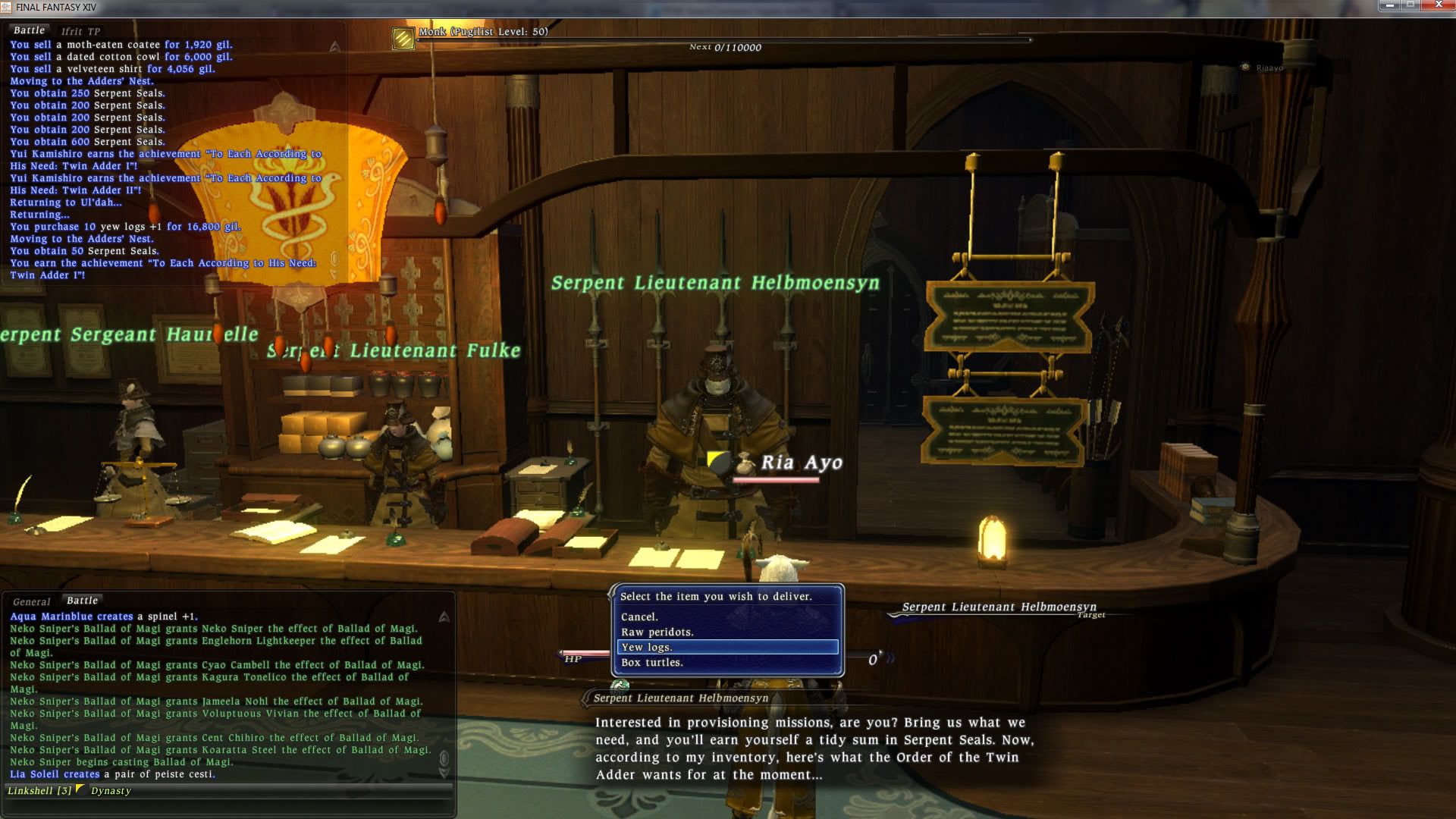Image resolution: width=1456 pixels, height=819 pixels.
Task: Minimize the game window
Action: 1392,6
